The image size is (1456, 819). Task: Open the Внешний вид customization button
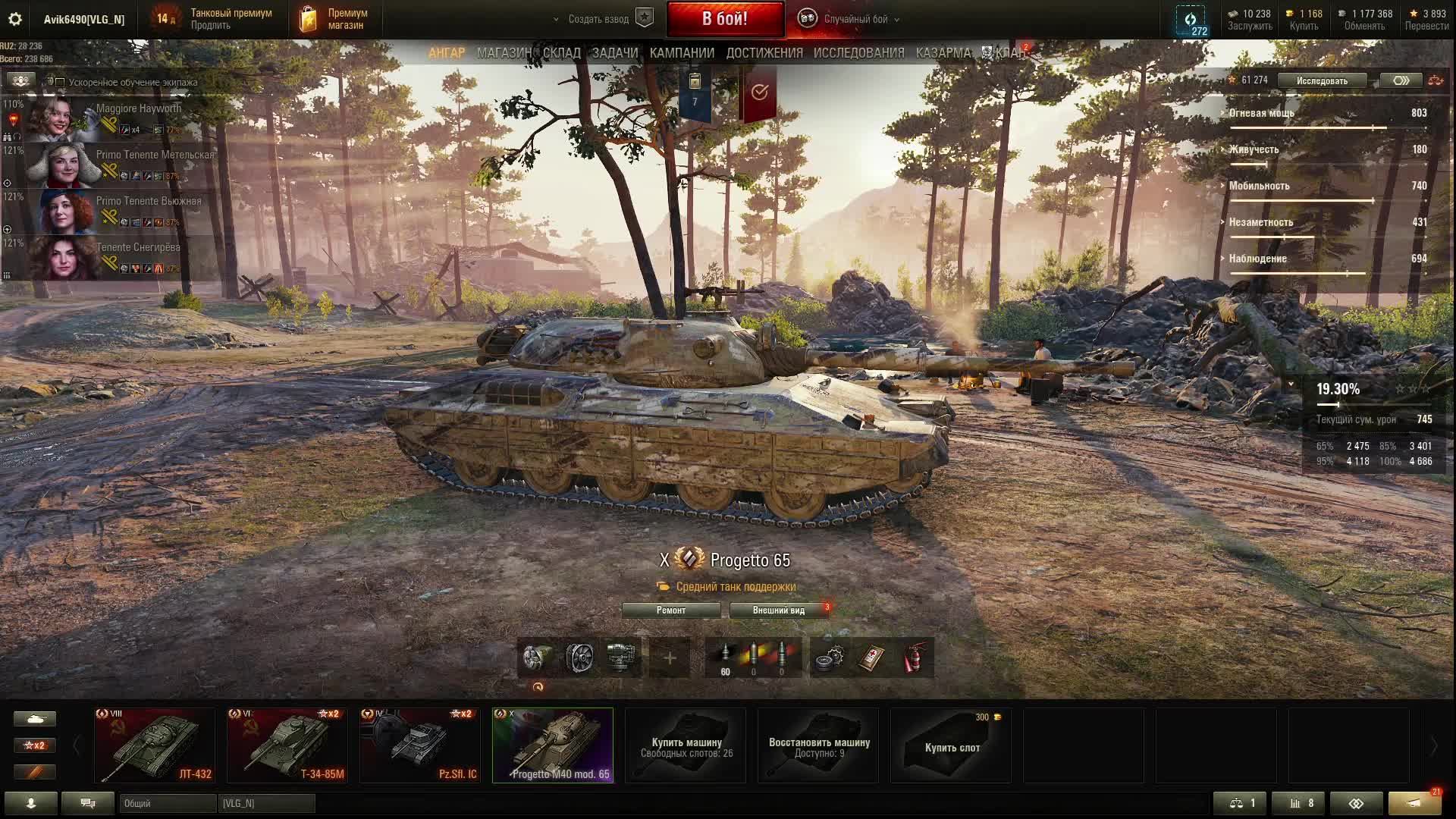click(779, 610)
